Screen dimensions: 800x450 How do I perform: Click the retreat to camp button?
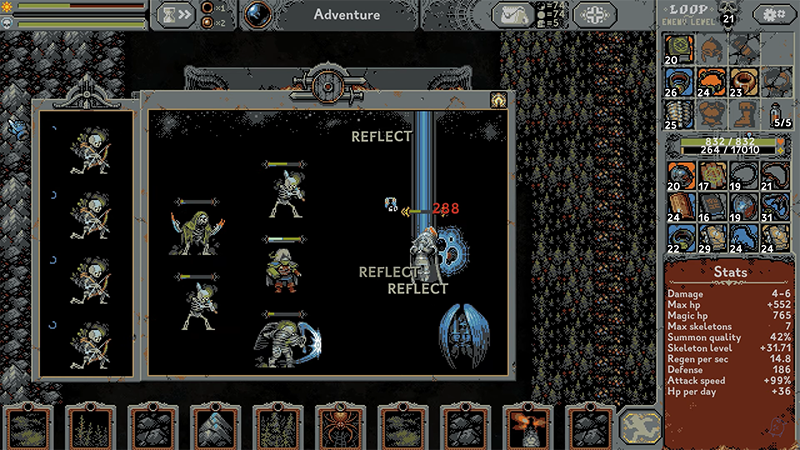pos(593,14)
